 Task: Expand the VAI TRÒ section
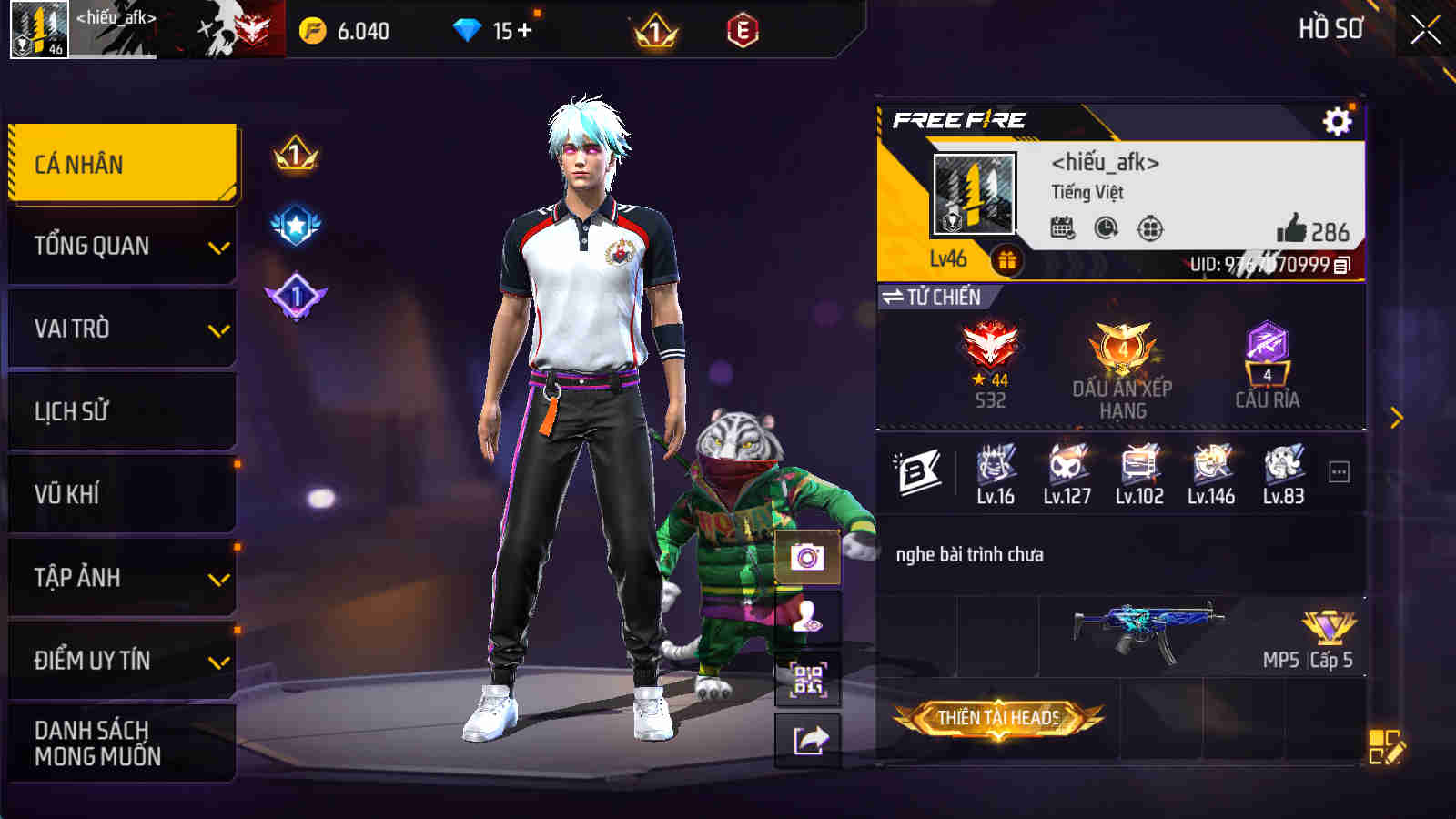(x=121, y=328)
